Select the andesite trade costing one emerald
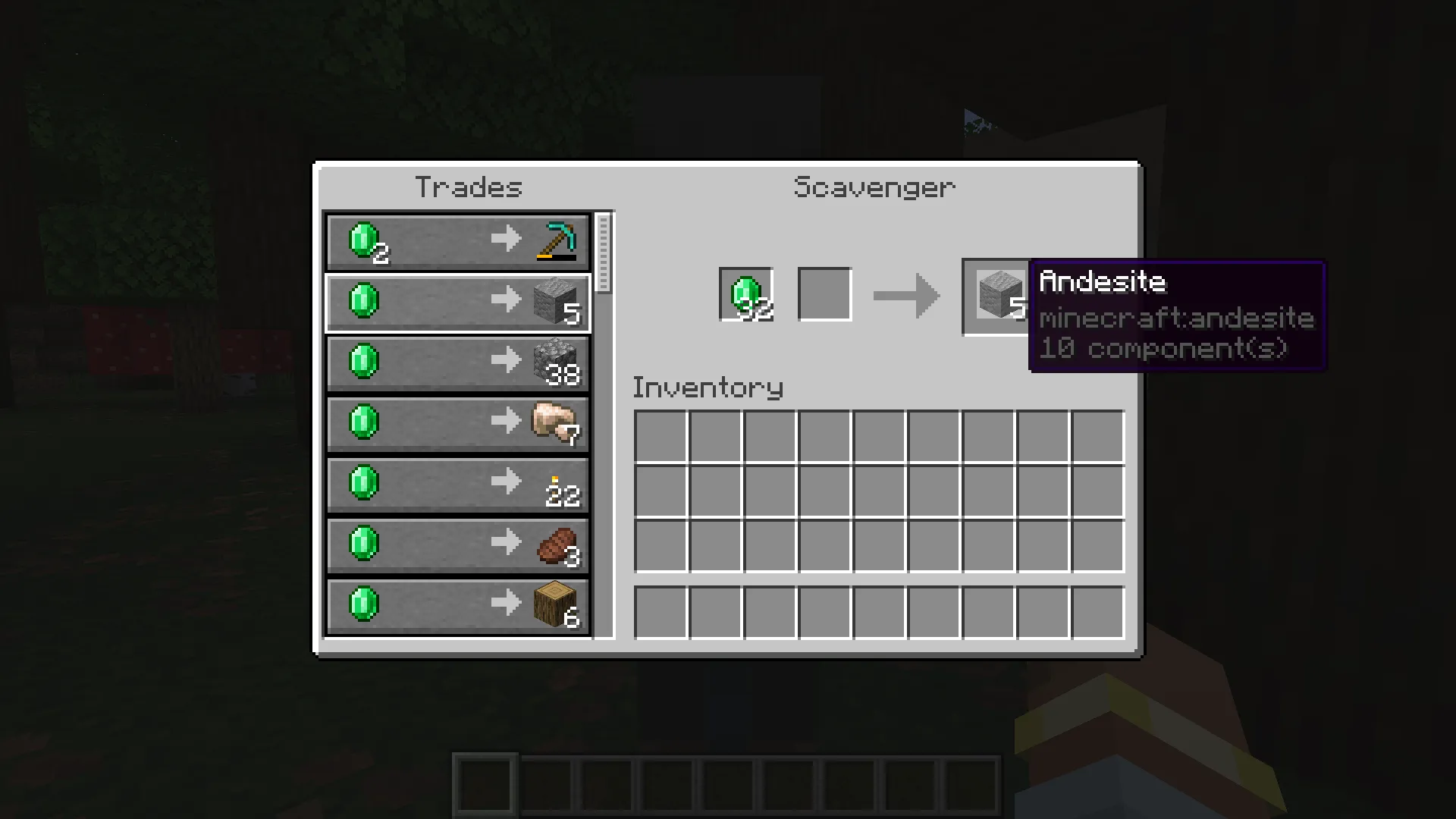 [x=455, y=302]
